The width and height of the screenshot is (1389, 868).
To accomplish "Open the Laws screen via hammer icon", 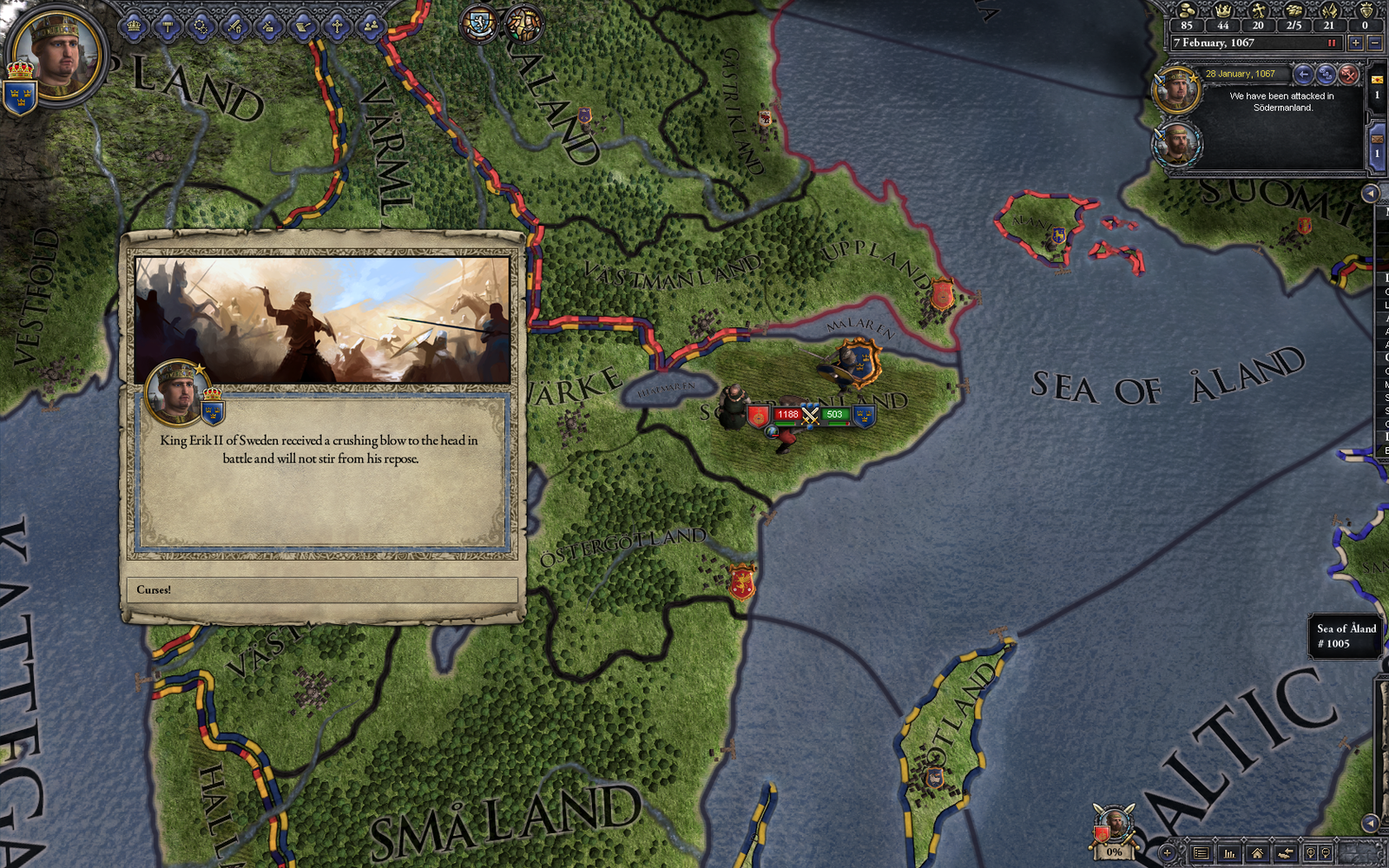I will click(x=169, y=24).
